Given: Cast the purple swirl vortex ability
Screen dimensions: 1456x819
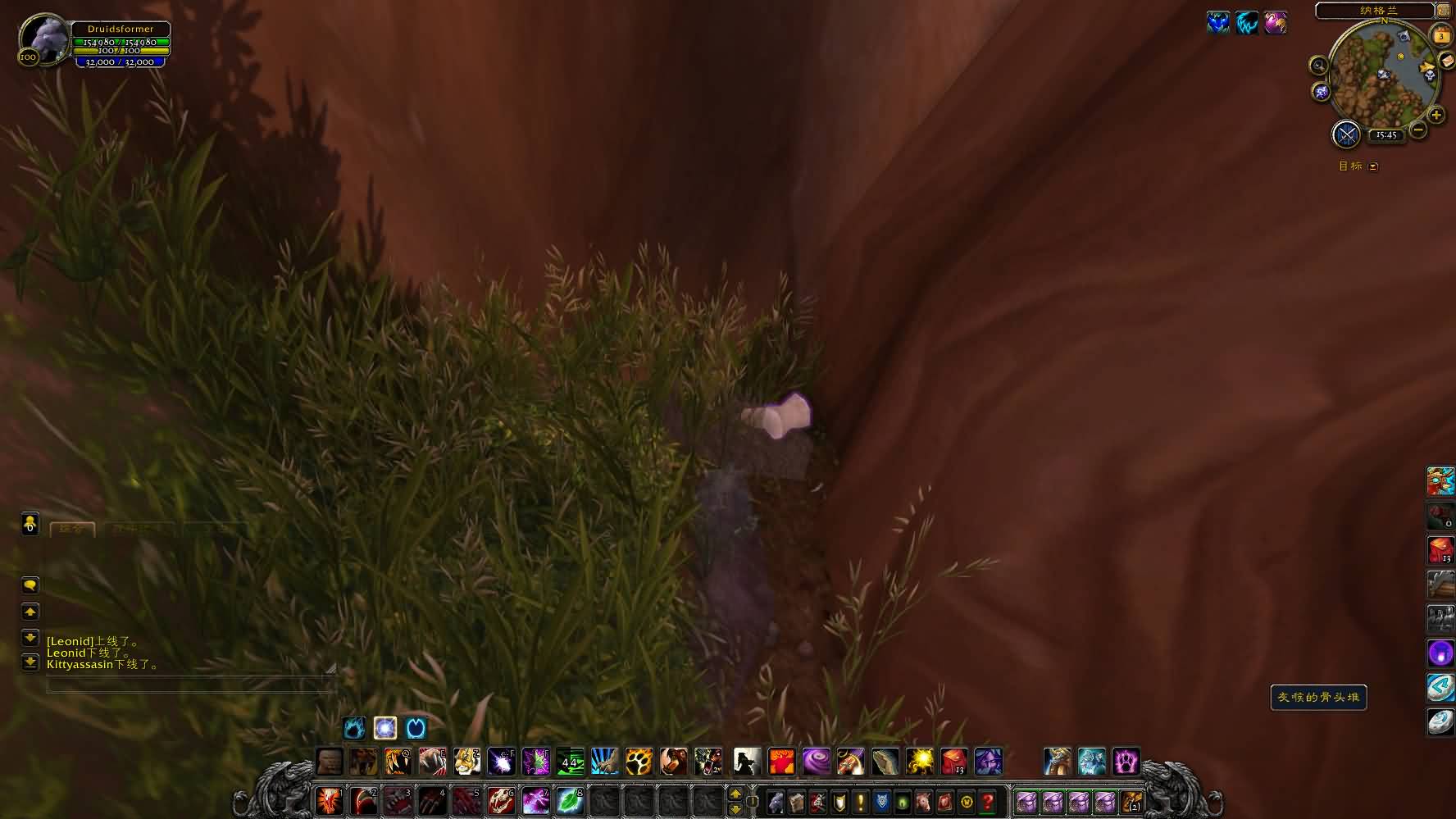Looking at the screenshot, I should coord(816,762).
